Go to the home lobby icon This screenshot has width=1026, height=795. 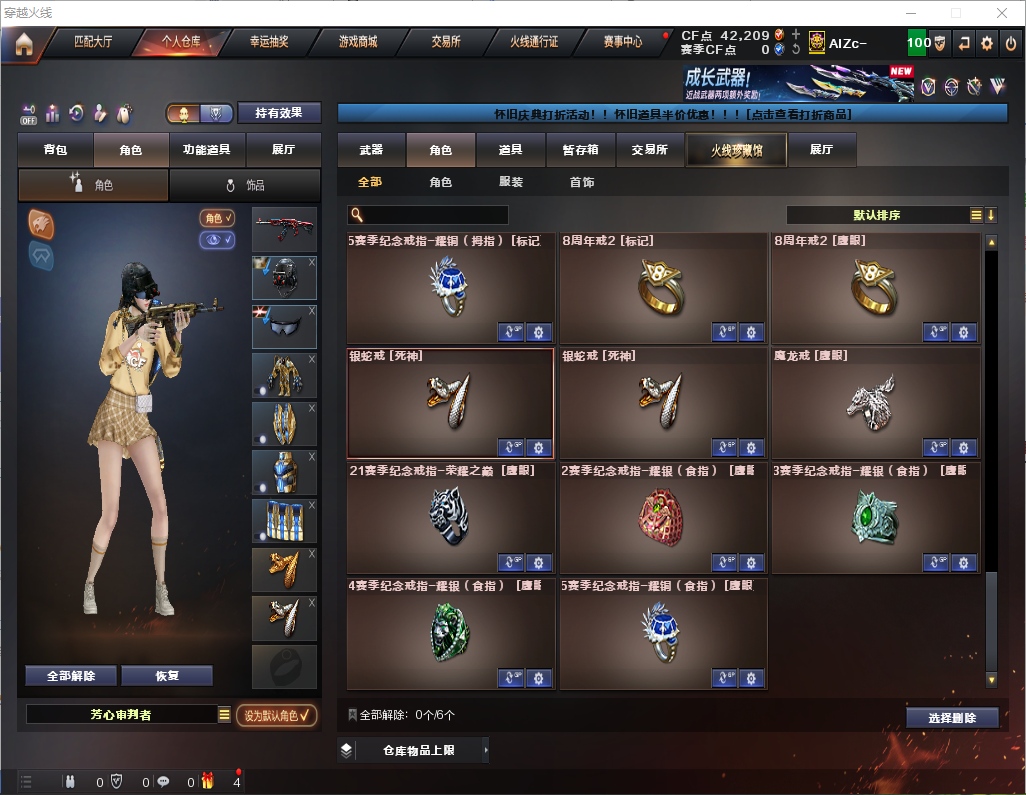(23, 44)
